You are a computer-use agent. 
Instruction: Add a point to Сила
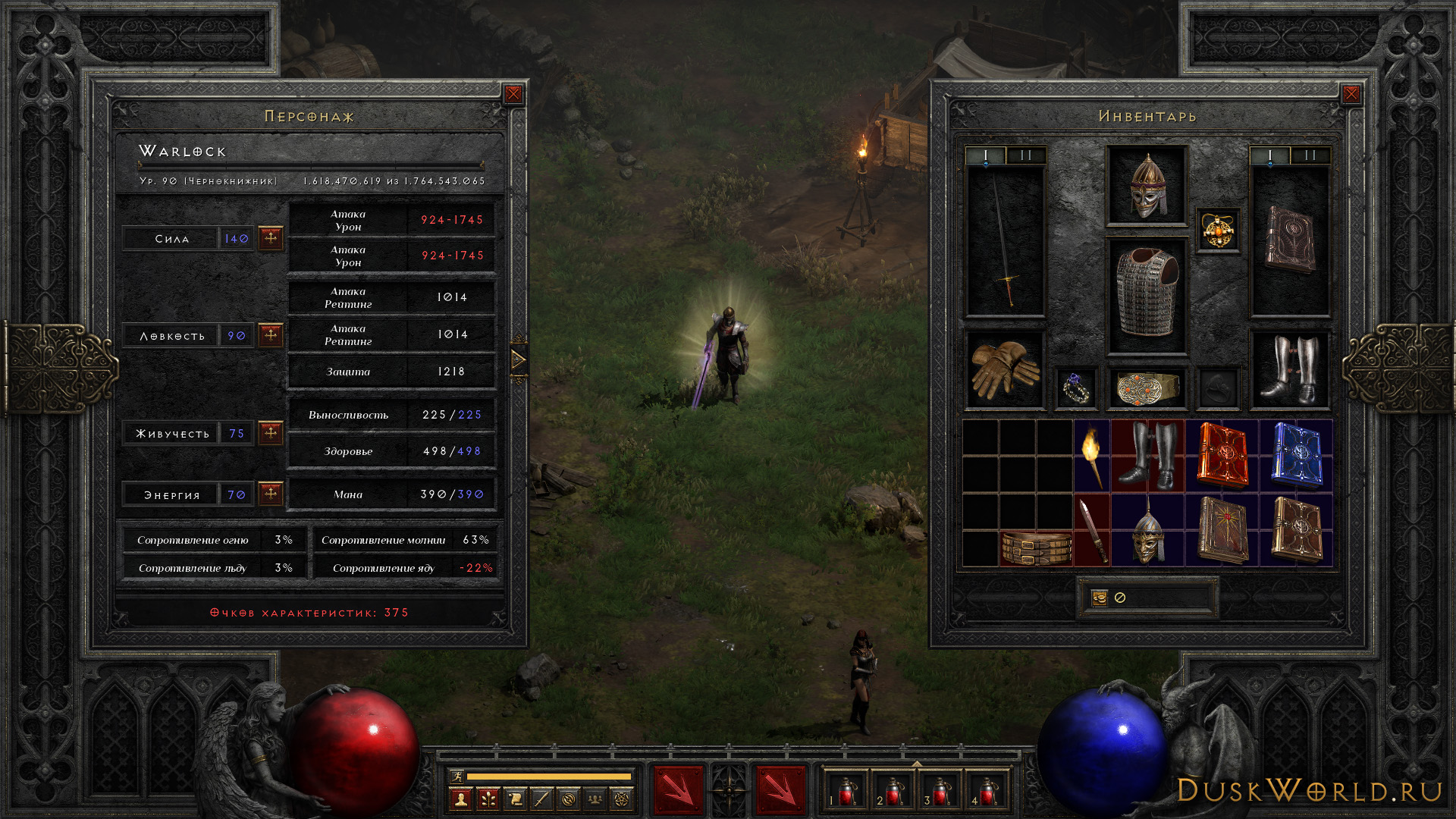tap(271, 238)
